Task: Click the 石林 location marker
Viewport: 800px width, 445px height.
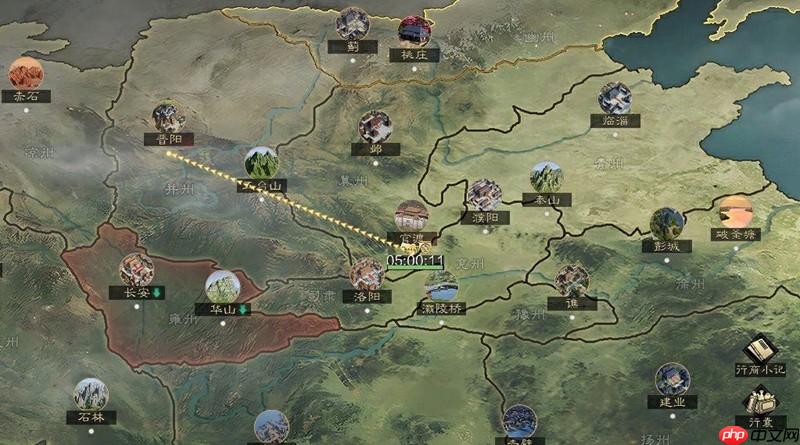Action: [90, 395]
